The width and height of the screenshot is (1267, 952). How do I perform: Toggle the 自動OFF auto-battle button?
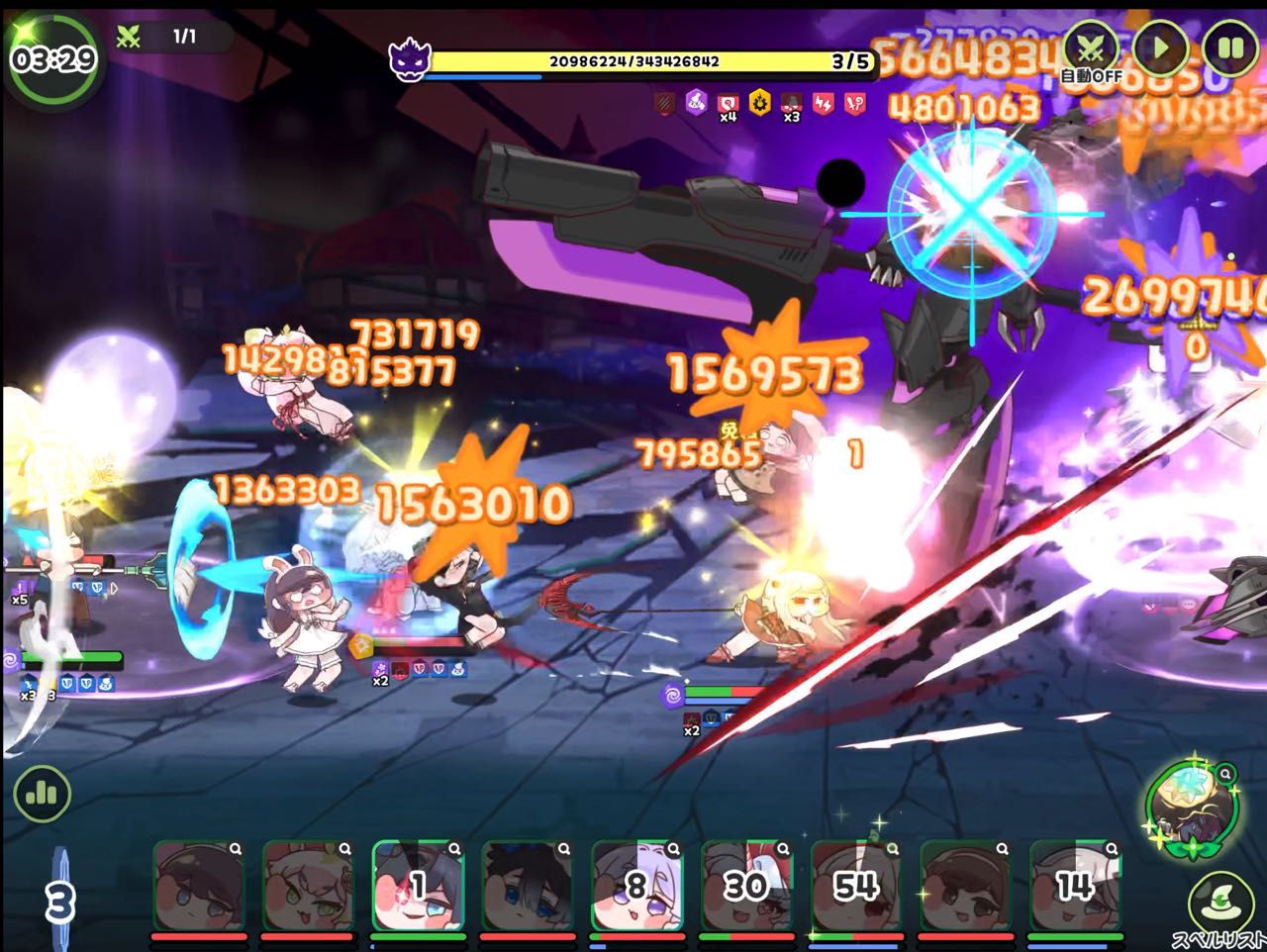click(1091, 50)
